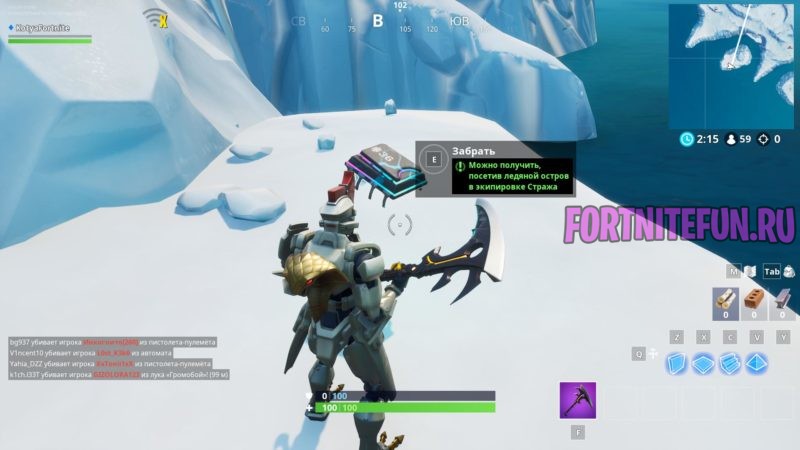The width and height of the screenshot is (800, 450).
Task: Choose the wall building piece
Action: [677, 363]
